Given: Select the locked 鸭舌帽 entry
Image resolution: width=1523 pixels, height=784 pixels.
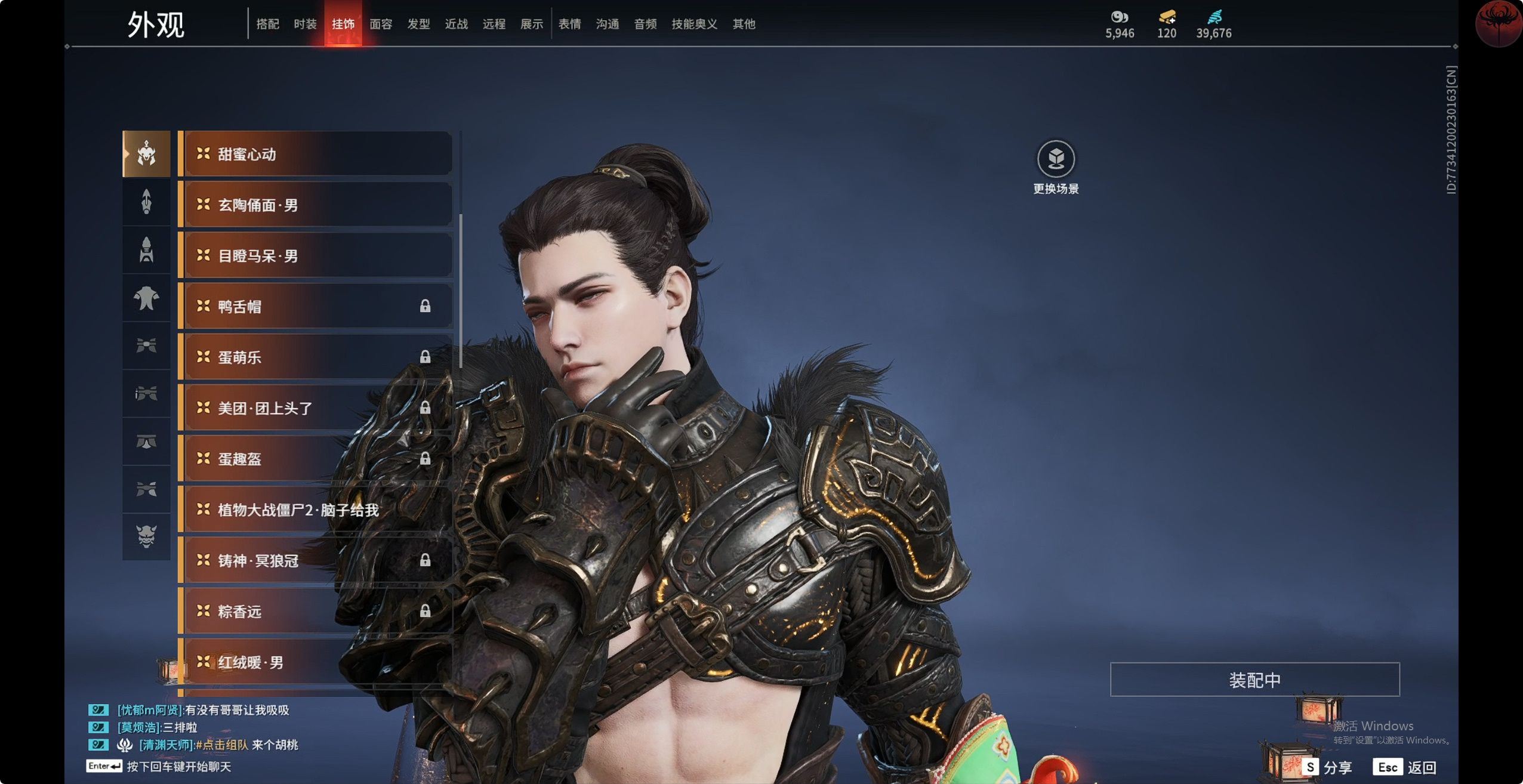Looking at the screenshot, I should (x=316, y=306).
